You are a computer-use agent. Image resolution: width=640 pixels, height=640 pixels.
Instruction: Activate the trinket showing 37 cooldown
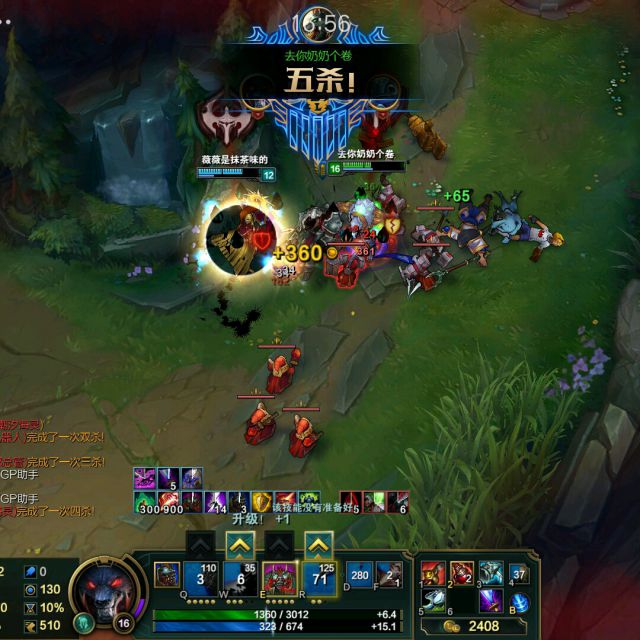point(518,574)
